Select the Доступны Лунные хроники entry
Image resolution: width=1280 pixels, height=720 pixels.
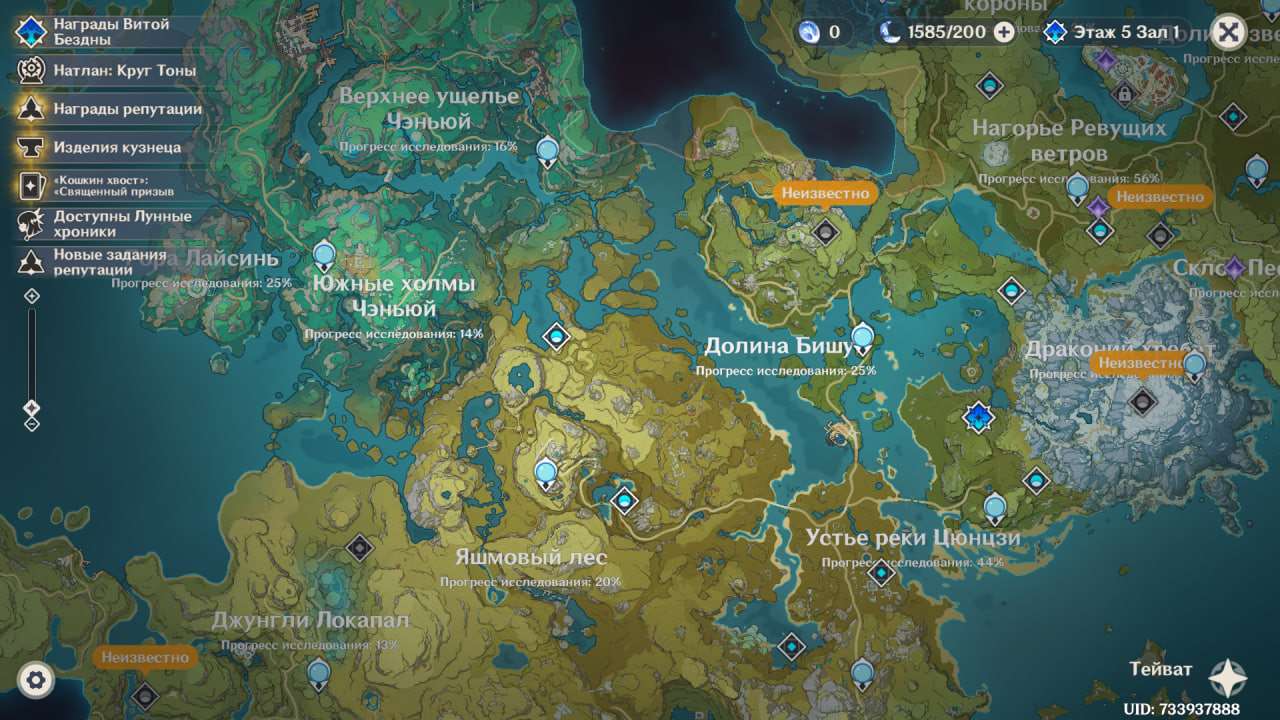(108, 223)
